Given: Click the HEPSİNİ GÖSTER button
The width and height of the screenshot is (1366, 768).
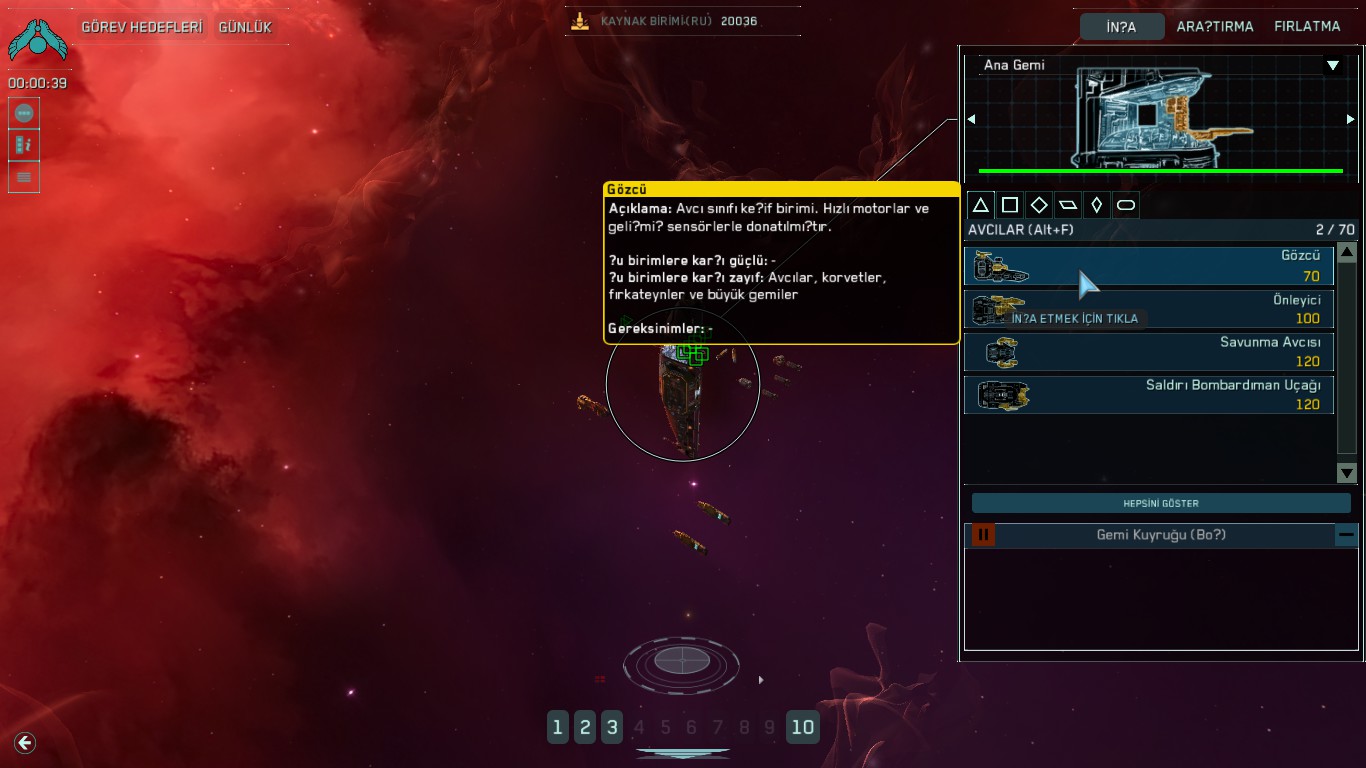Looking at the screenshot, I should tap(1161, 503).
